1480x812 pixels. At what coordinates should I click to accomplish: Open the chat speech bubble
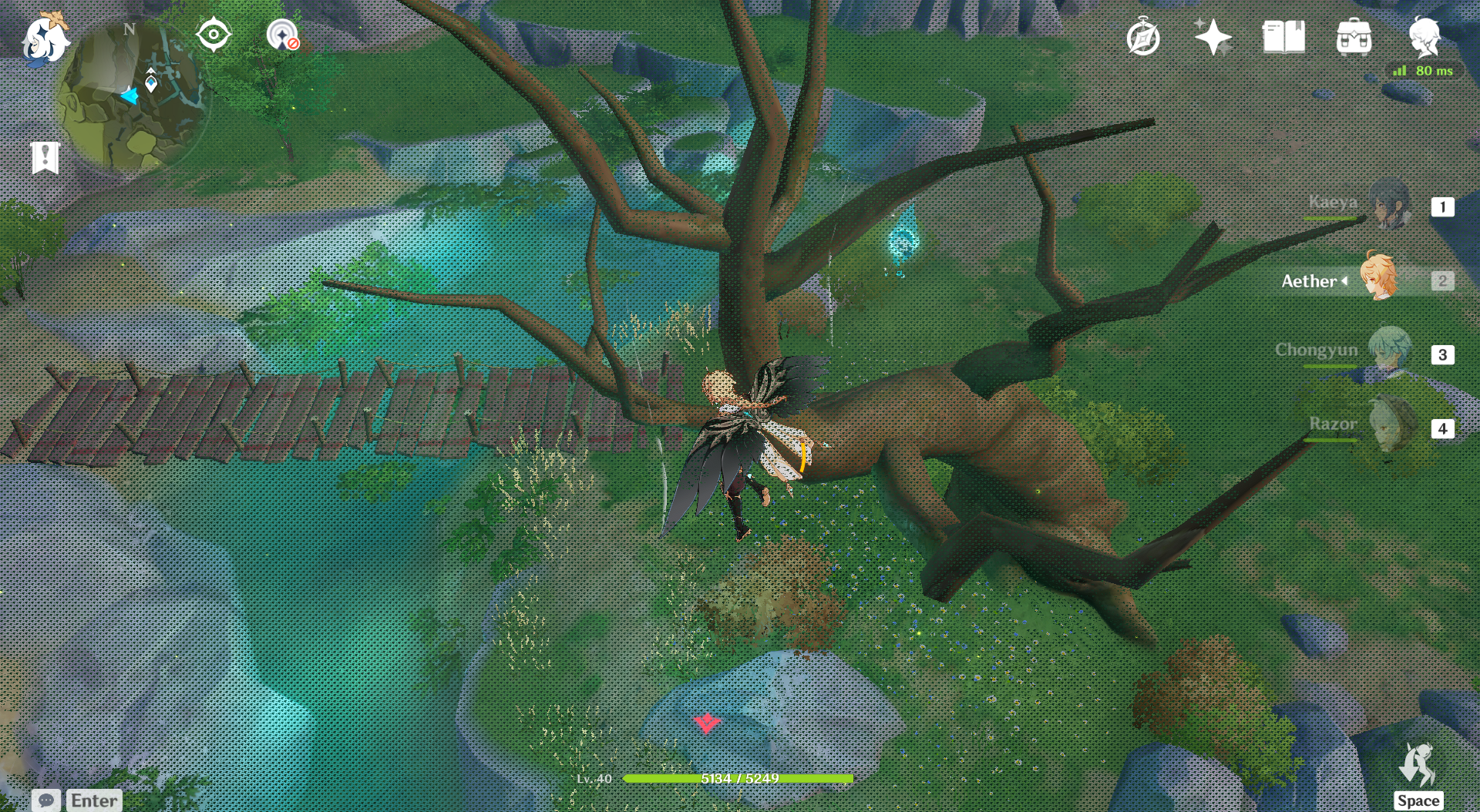coord(45,800)
